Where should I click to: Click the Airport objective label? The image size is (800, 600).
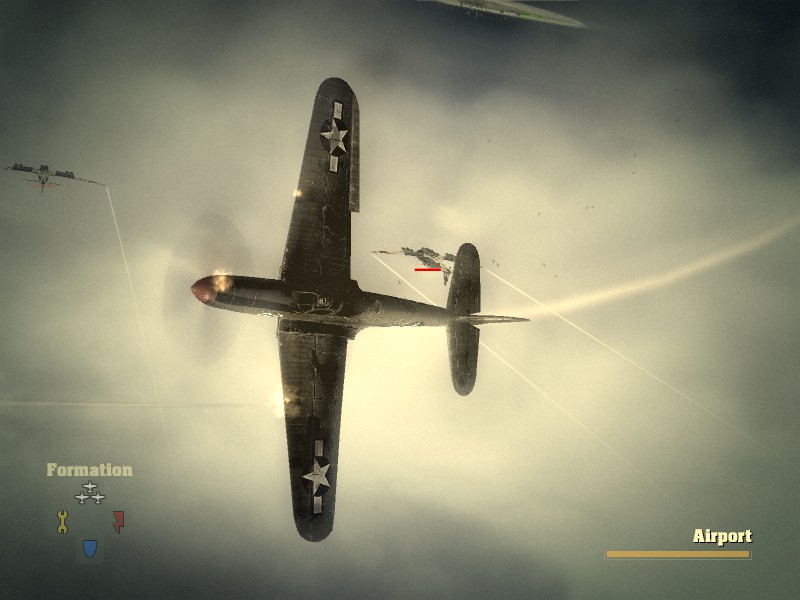[722, 537]
